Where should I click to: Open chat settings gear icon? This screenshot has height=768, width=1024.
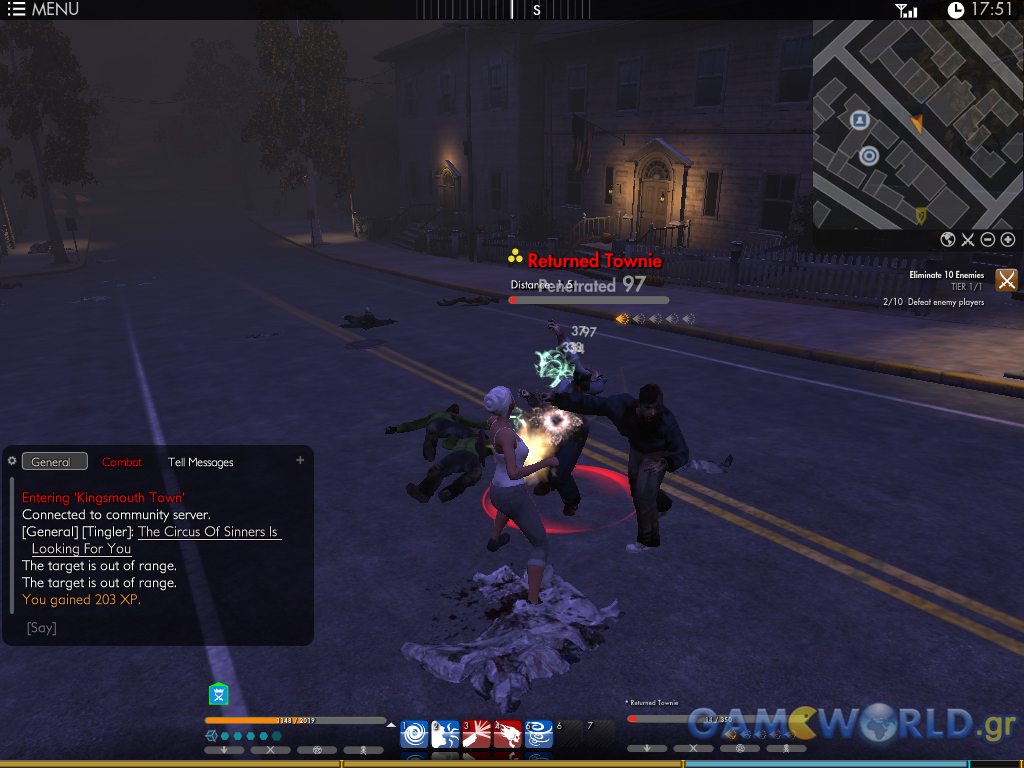point(12,461)
